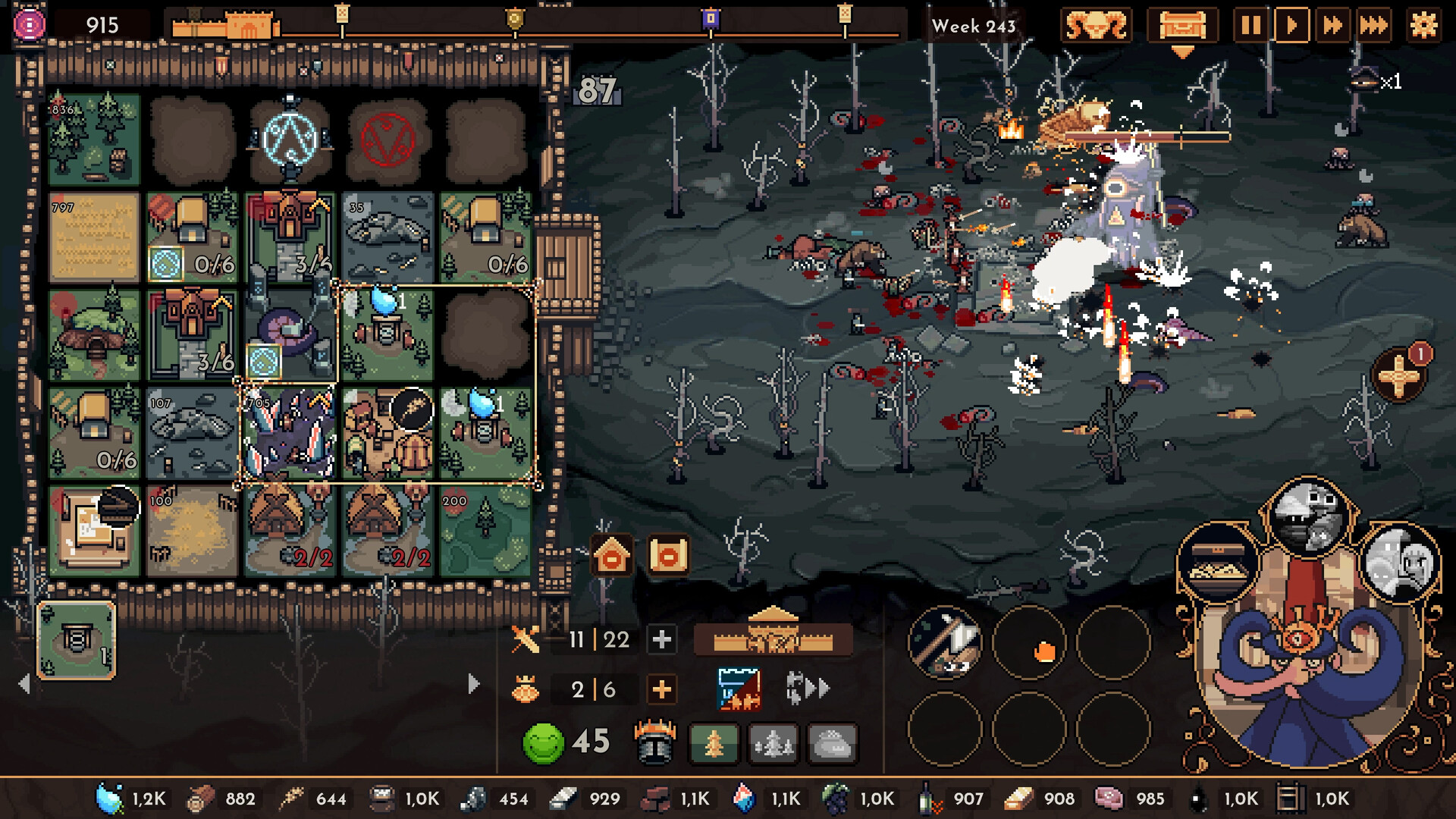Screen dimensions: 1456x819
Task: Open the settings gear menu
Action: click(1423, 26)
